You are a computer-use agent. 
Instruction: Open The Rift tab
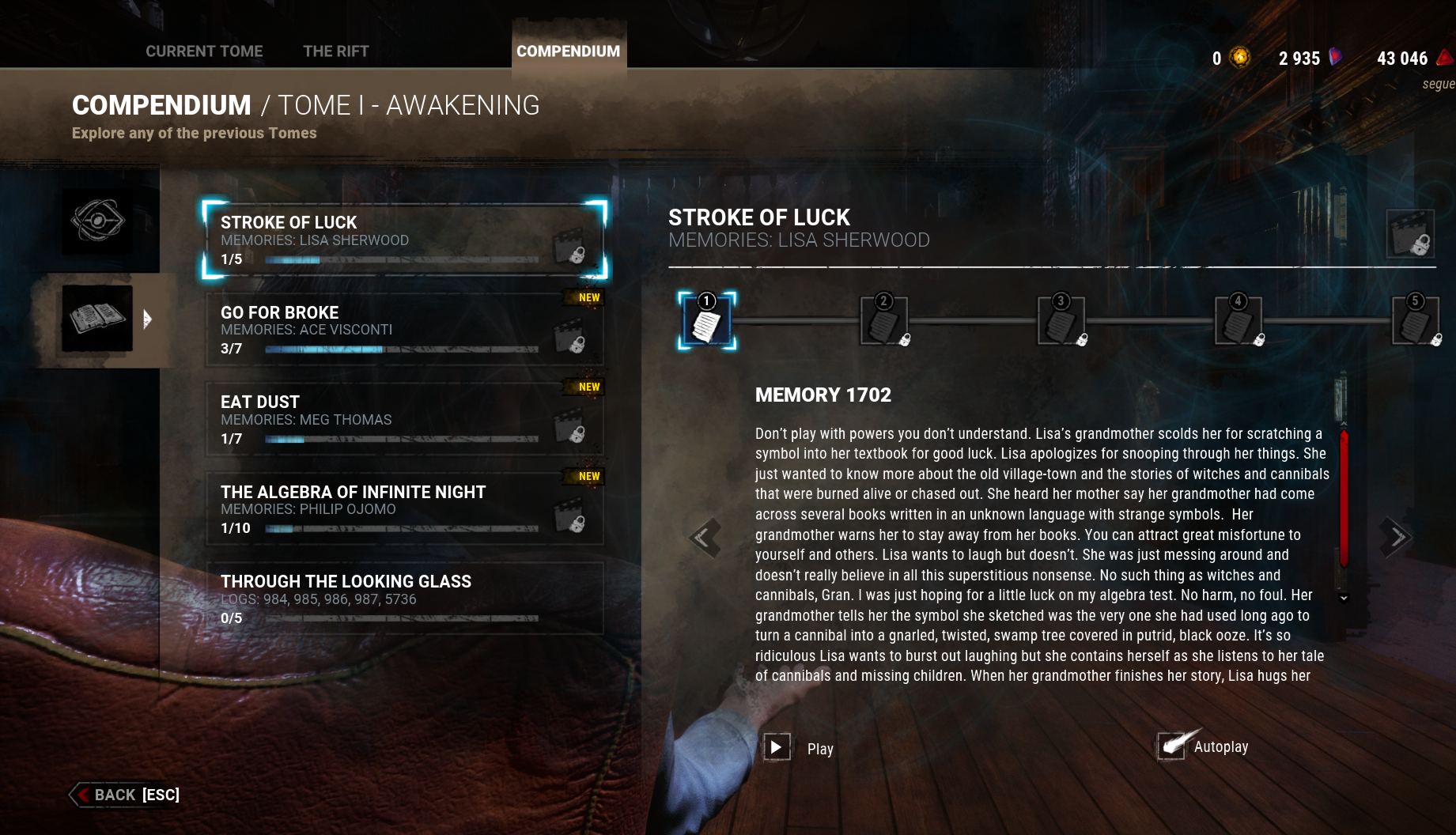click(336, 51)
